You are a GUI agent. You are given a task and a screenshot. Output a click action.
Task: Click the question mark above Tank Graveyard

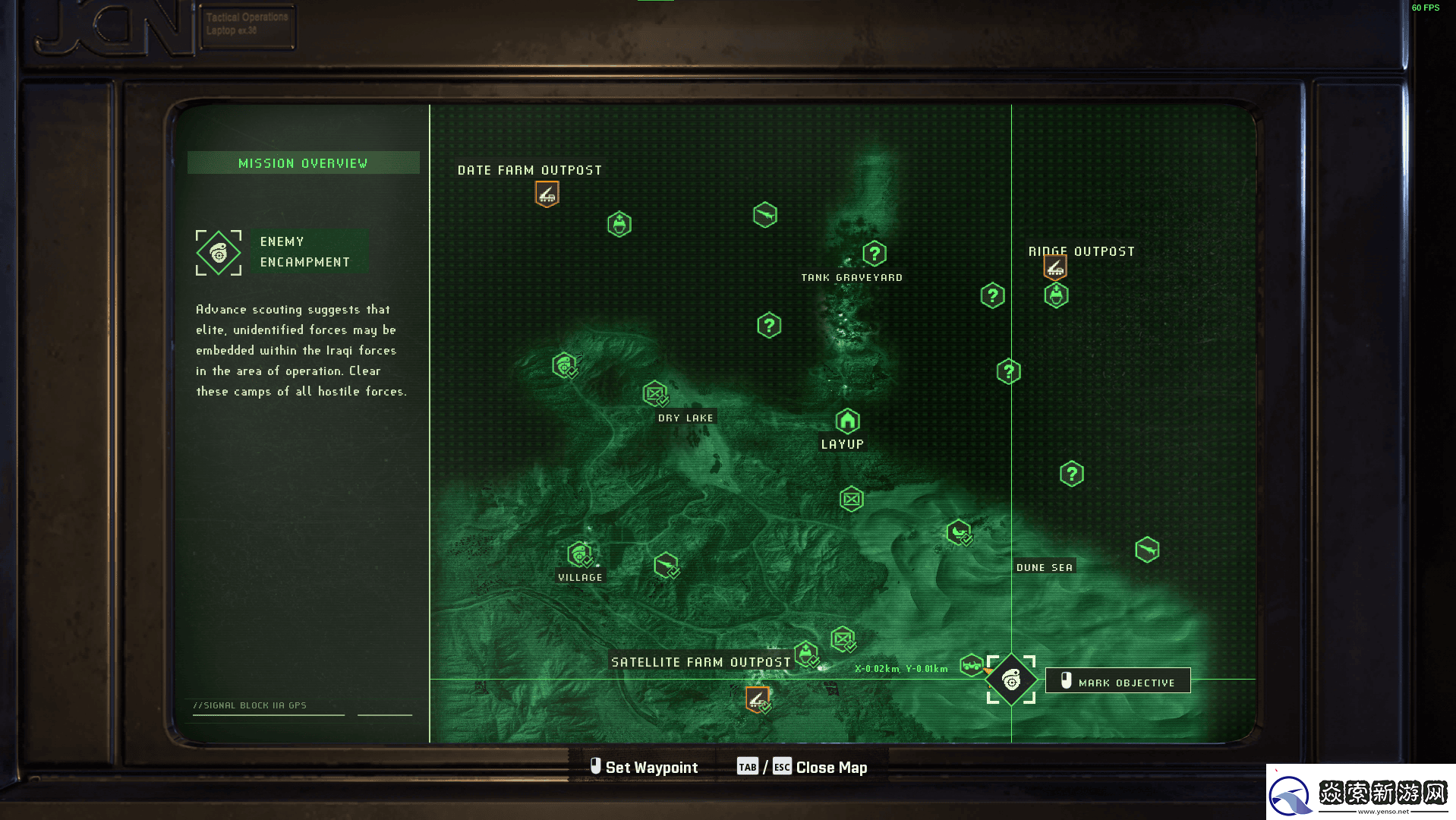coord(874,253)
